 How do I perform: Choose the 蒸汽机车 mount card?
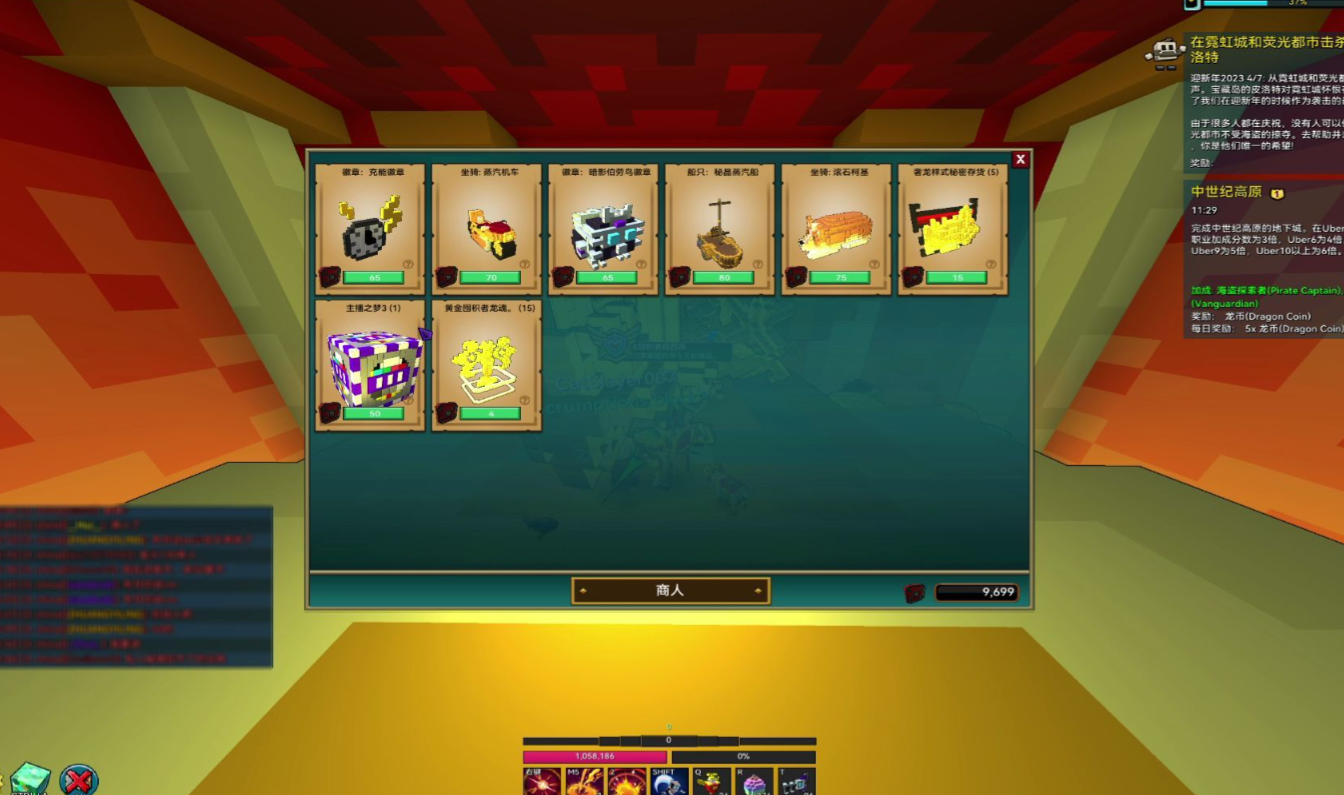click(487, 229)
